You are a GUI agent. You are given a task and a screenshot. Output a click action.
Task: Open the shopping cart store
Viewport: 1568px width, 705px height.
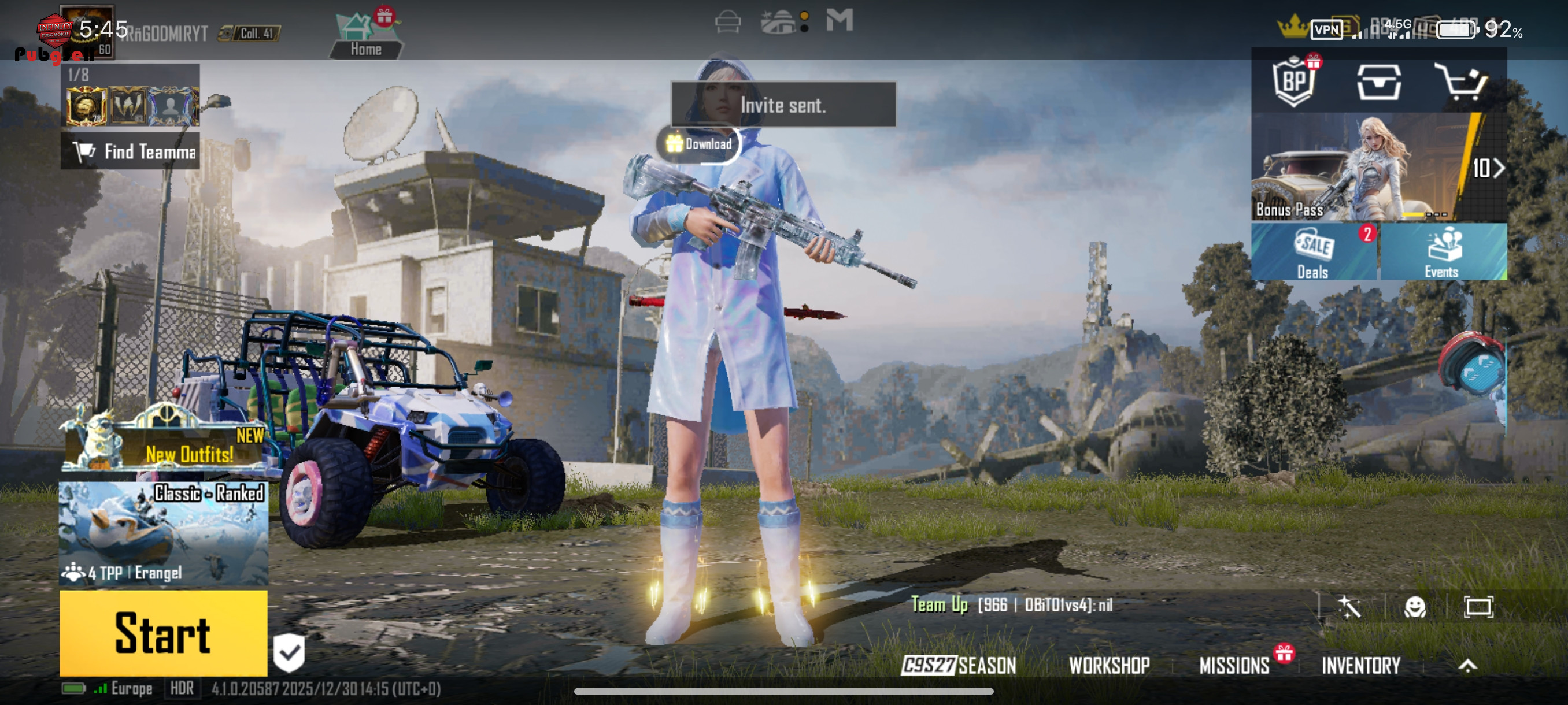(1461, 82)
